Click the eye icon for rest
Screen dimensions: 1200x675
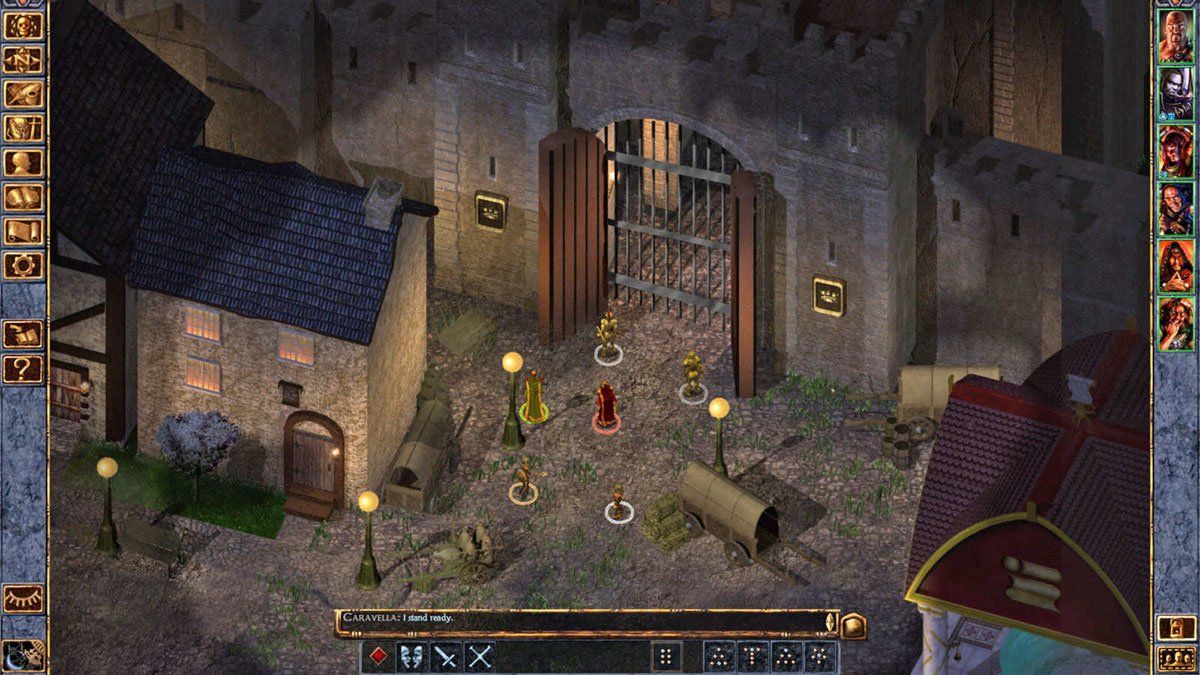(x=23, y=598)
